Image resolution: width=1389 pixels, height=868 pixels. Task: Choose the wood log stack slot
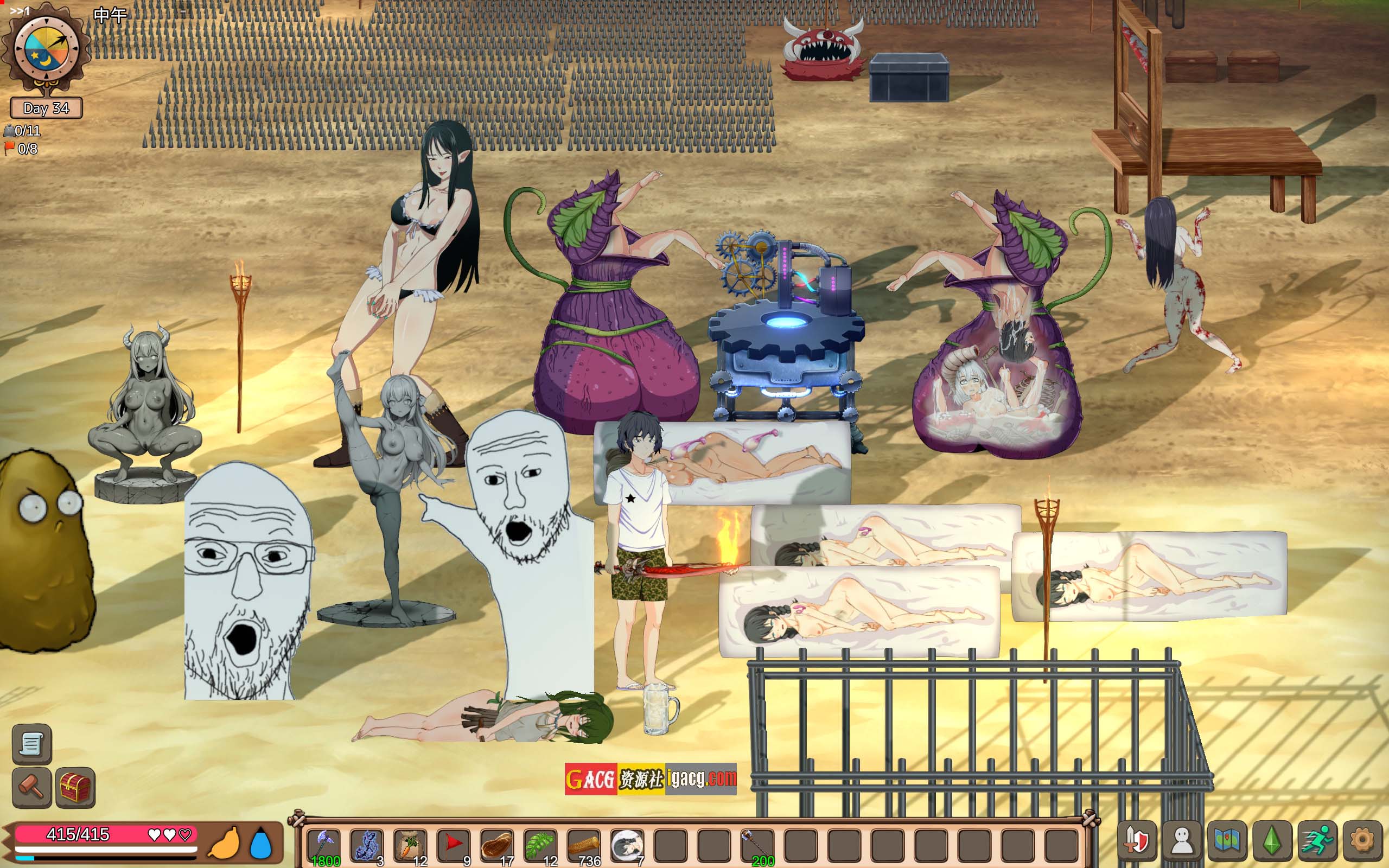(x=583, y=846)
